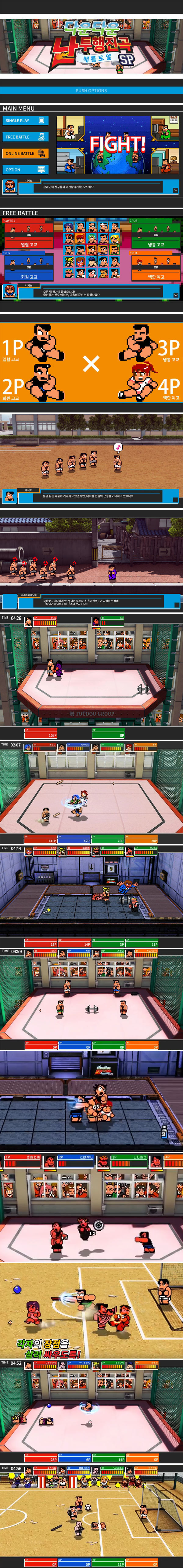Select the red PLAYER1 team panel
The image size is (183, 1568).
pyautogui.click(x=28, y=234)
